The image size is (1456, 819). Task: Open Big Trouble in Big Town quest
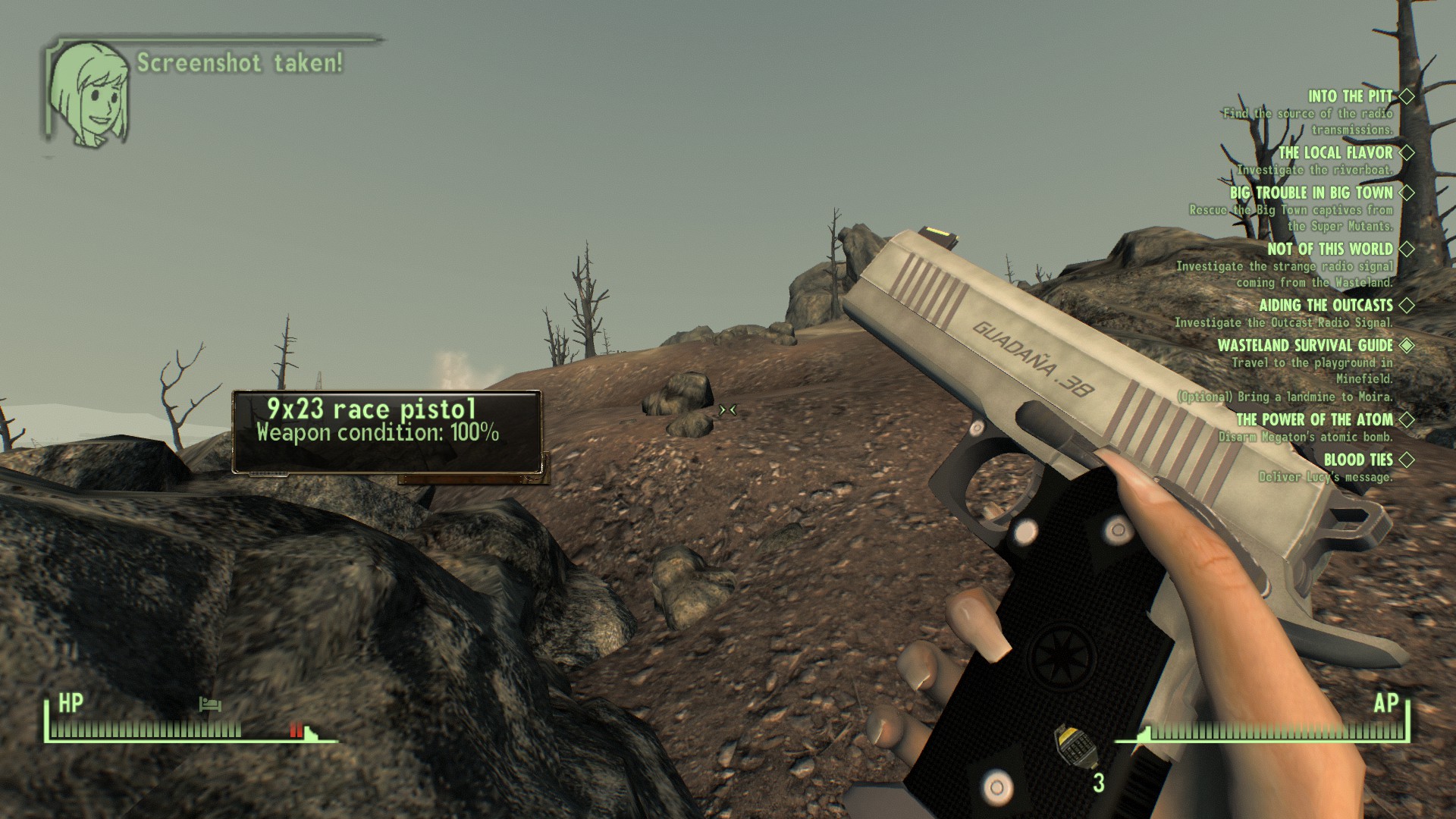click(1311, 193)
